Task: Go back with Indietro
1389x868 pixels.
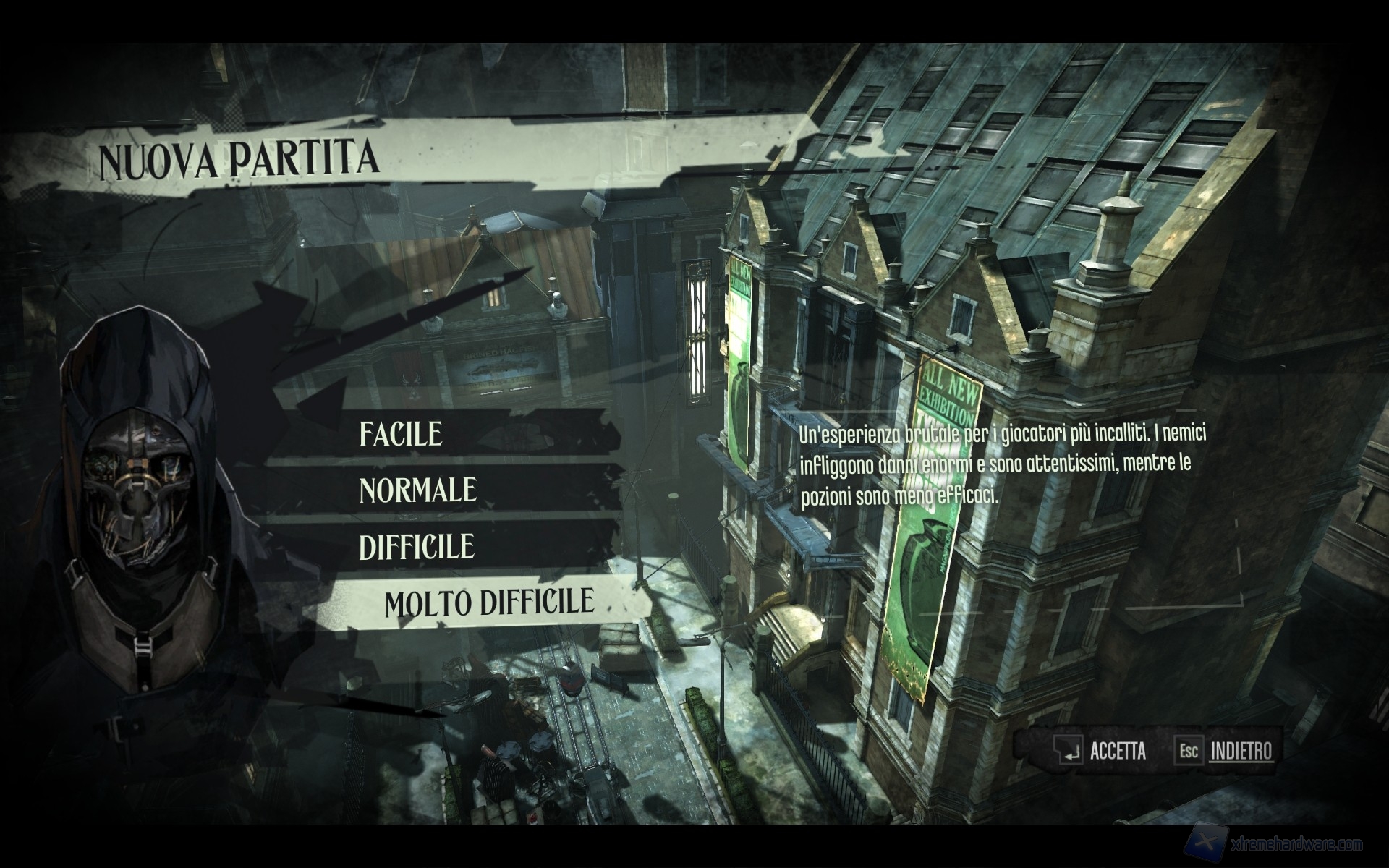Action: tap(1240, 751)
